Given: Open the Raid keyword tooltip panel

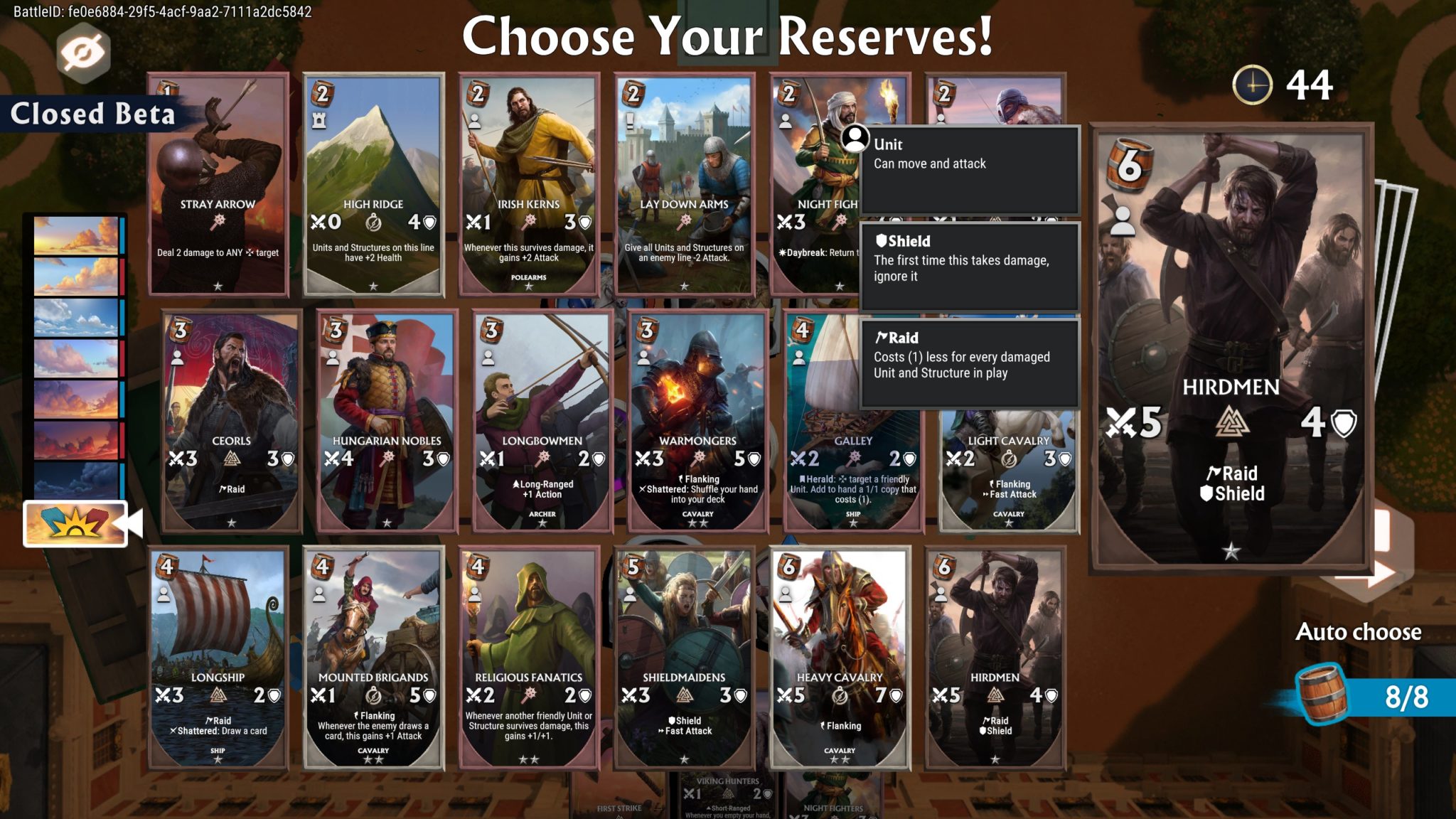Looking at the screenshot, I should pyautogui.click(x=970, y=363).
